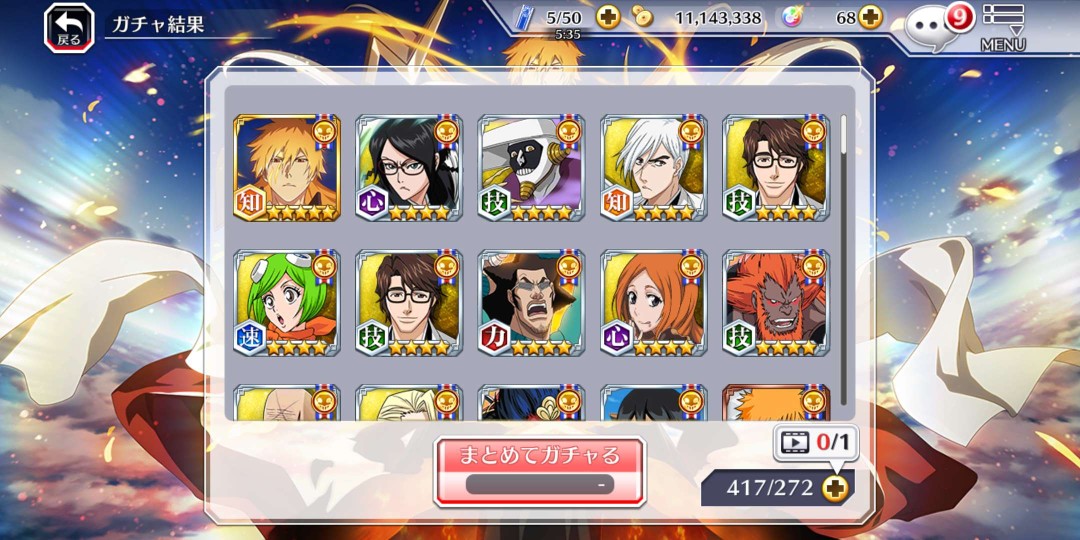Choose the white-hatted skull-faced Mayuri card
Screen dimensions: 1080x540
click(x=531, y=168)
